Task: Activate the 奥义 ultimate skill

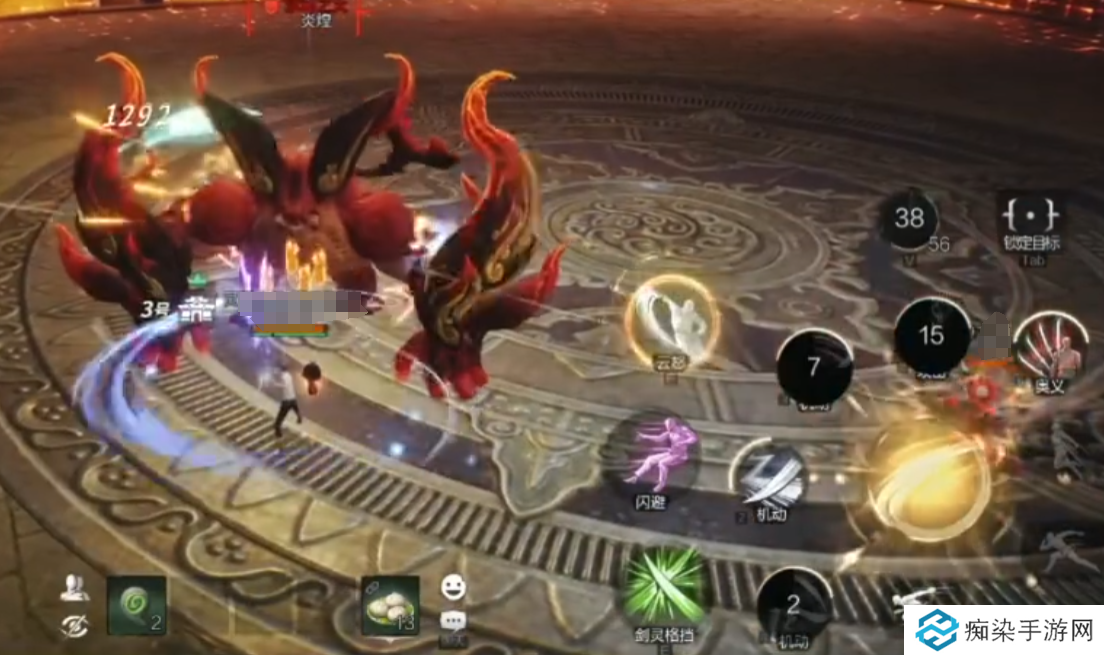Action: (1050, 343)
